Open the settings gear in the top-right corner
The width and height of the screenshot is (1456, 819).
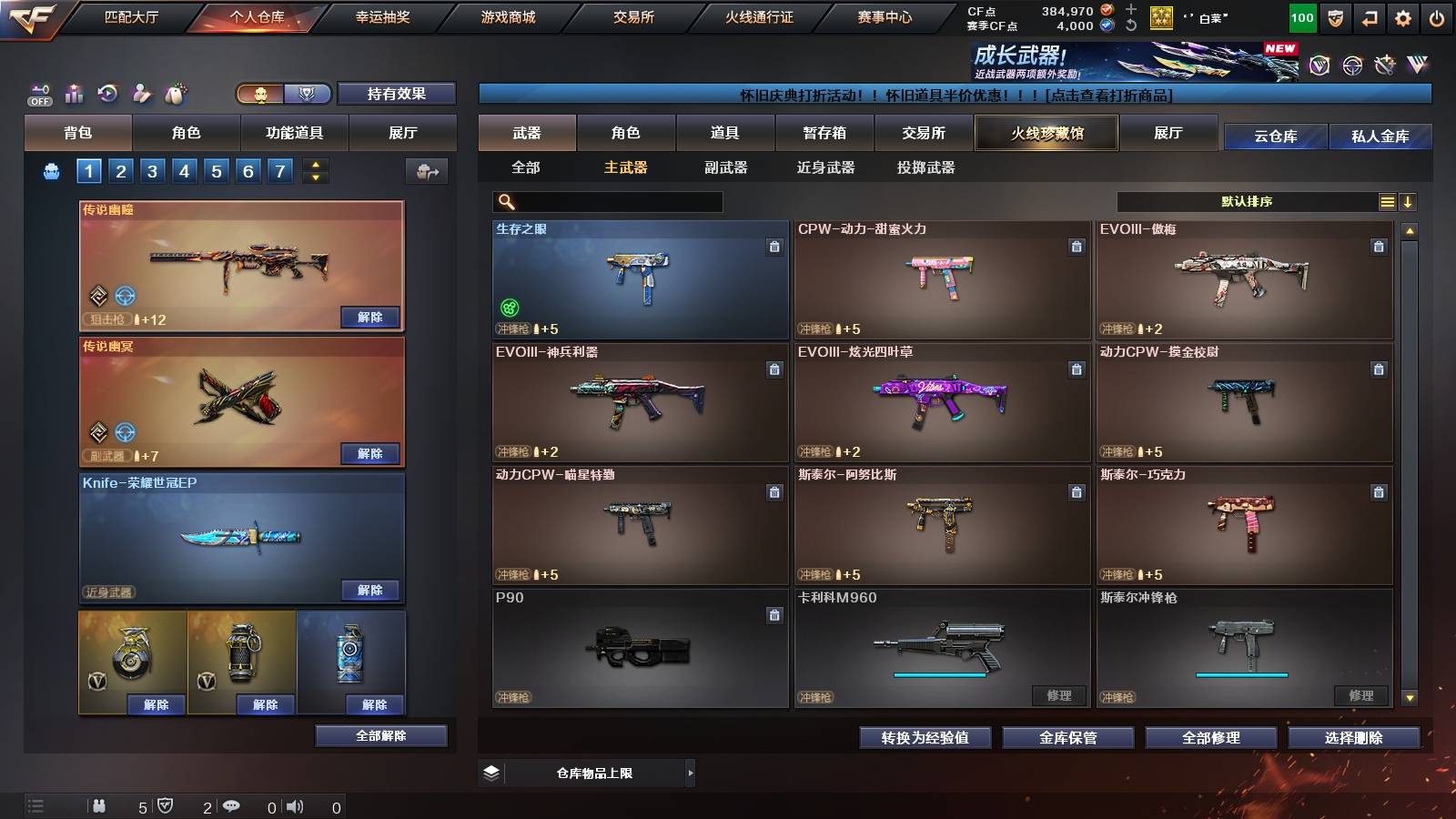point(1404,15)
